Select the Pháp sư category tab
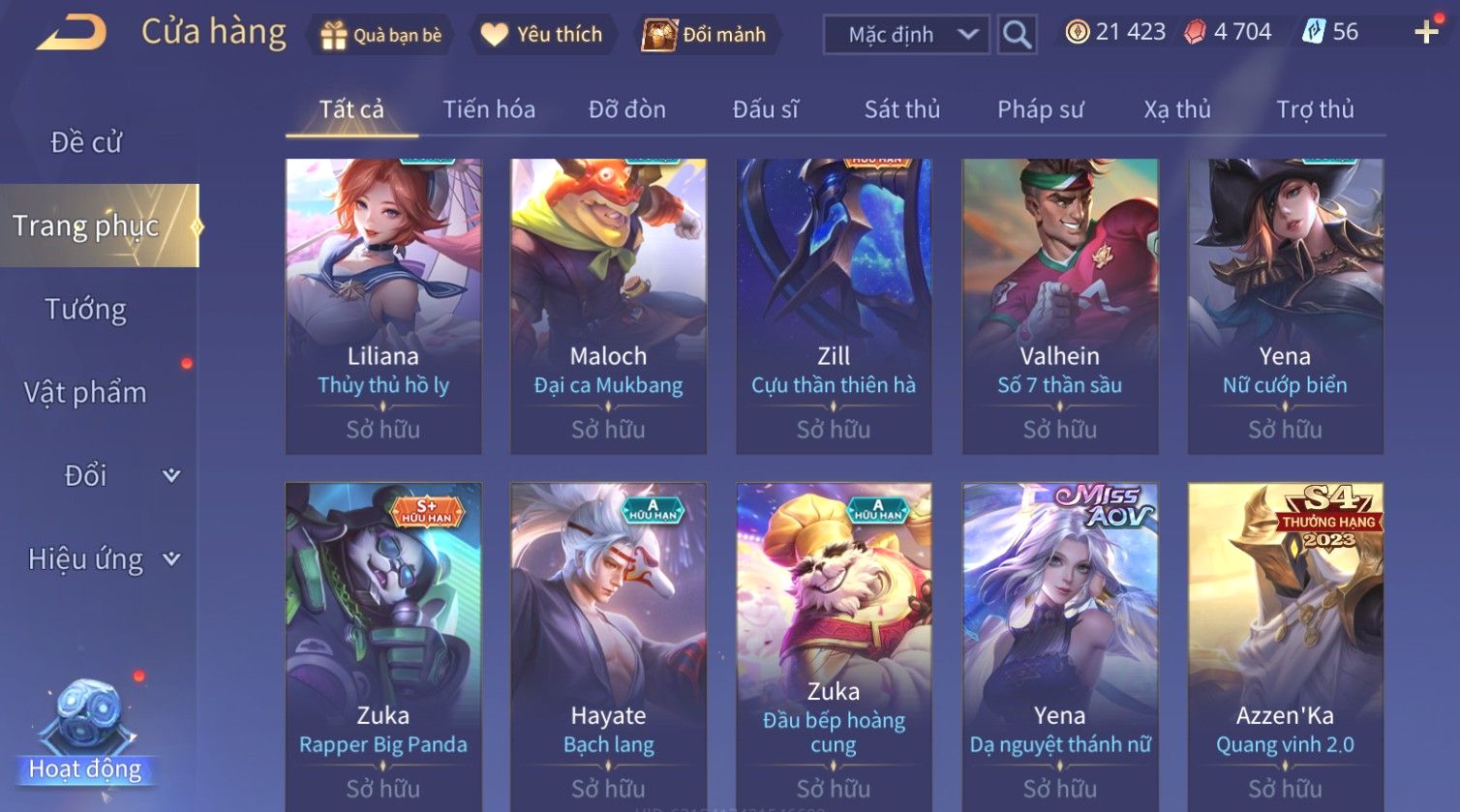 (1040, 109)
